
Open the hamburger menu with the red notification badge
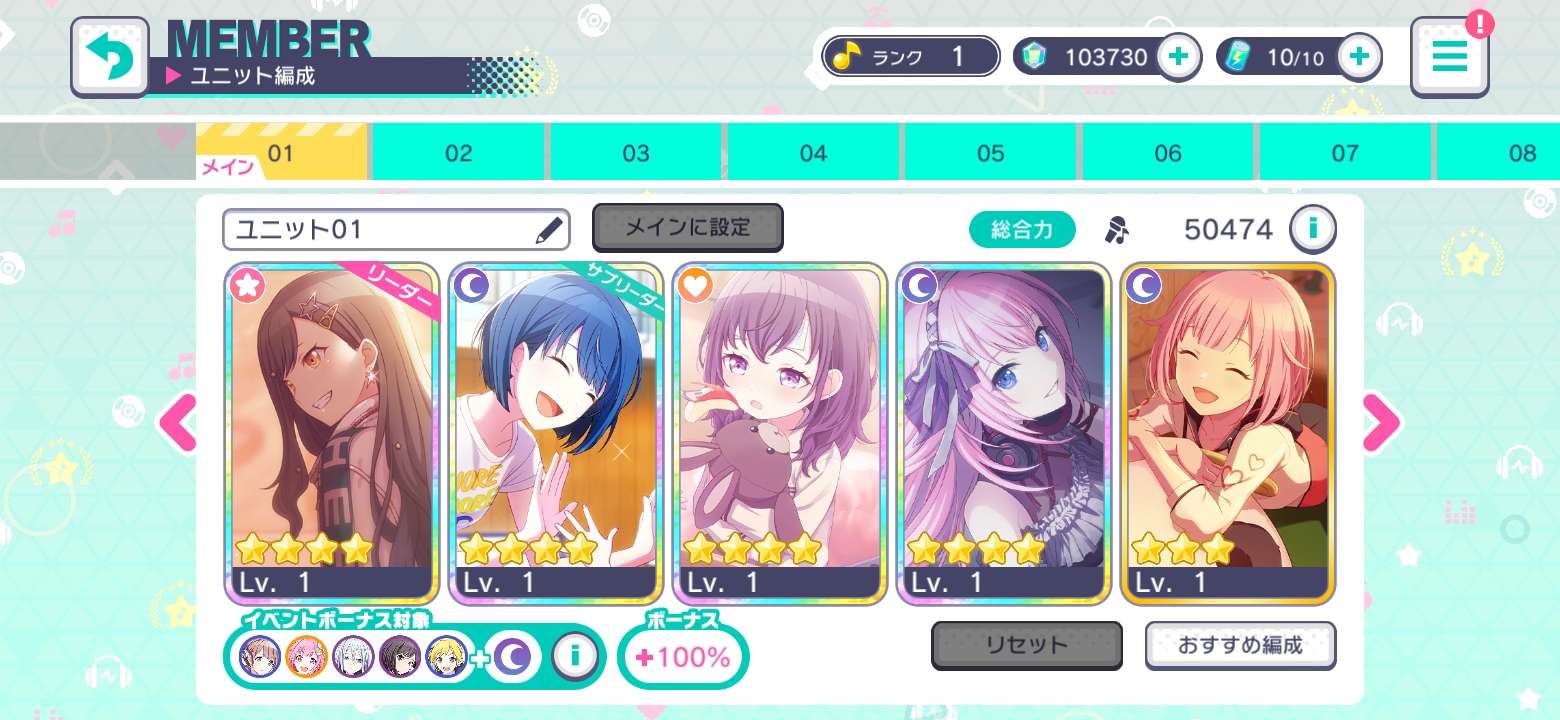click(1449, 56)
